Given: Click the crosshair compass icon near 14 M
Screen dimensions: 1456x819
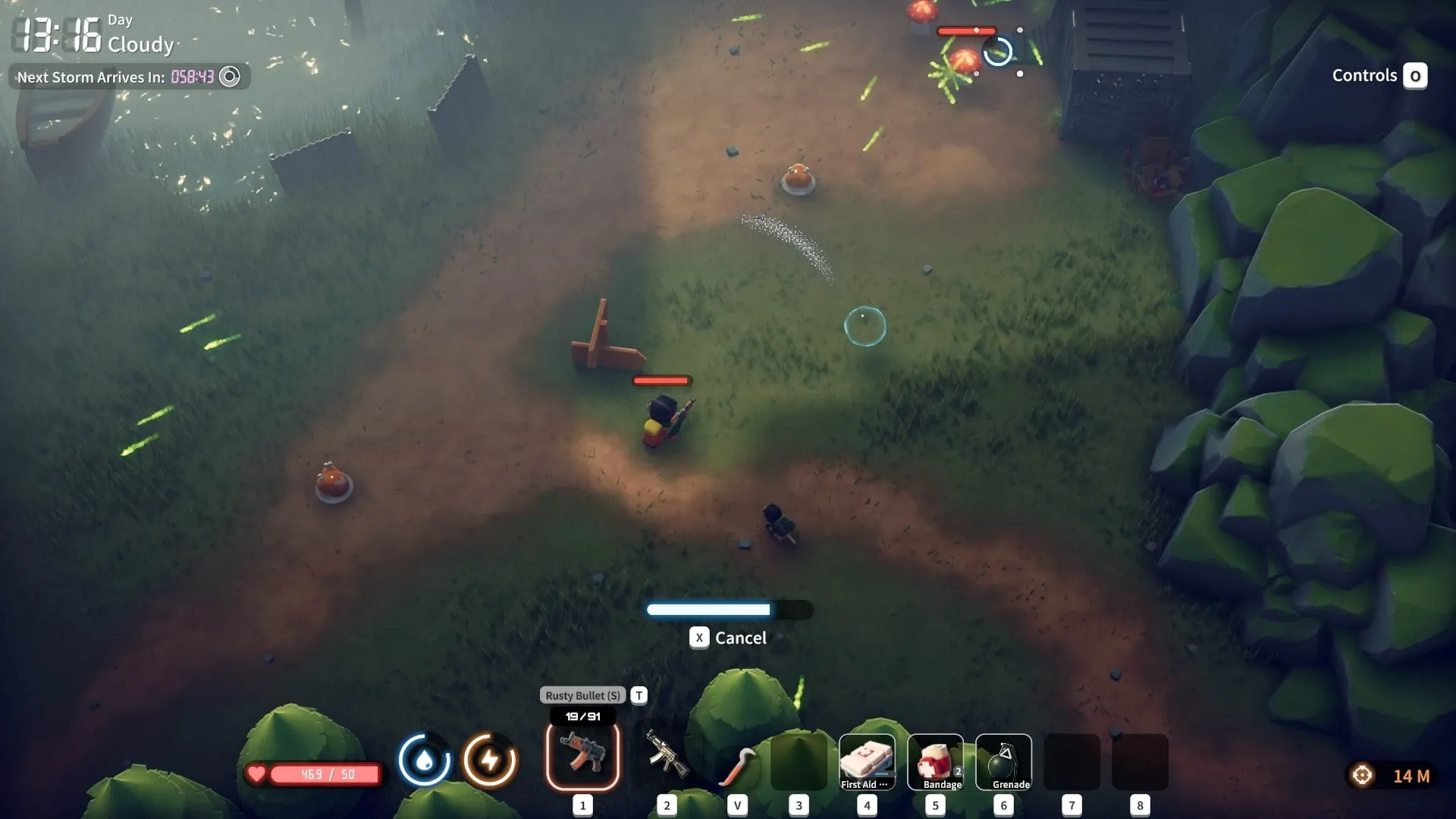Looking at the screenshot, I should point(1361,774).
